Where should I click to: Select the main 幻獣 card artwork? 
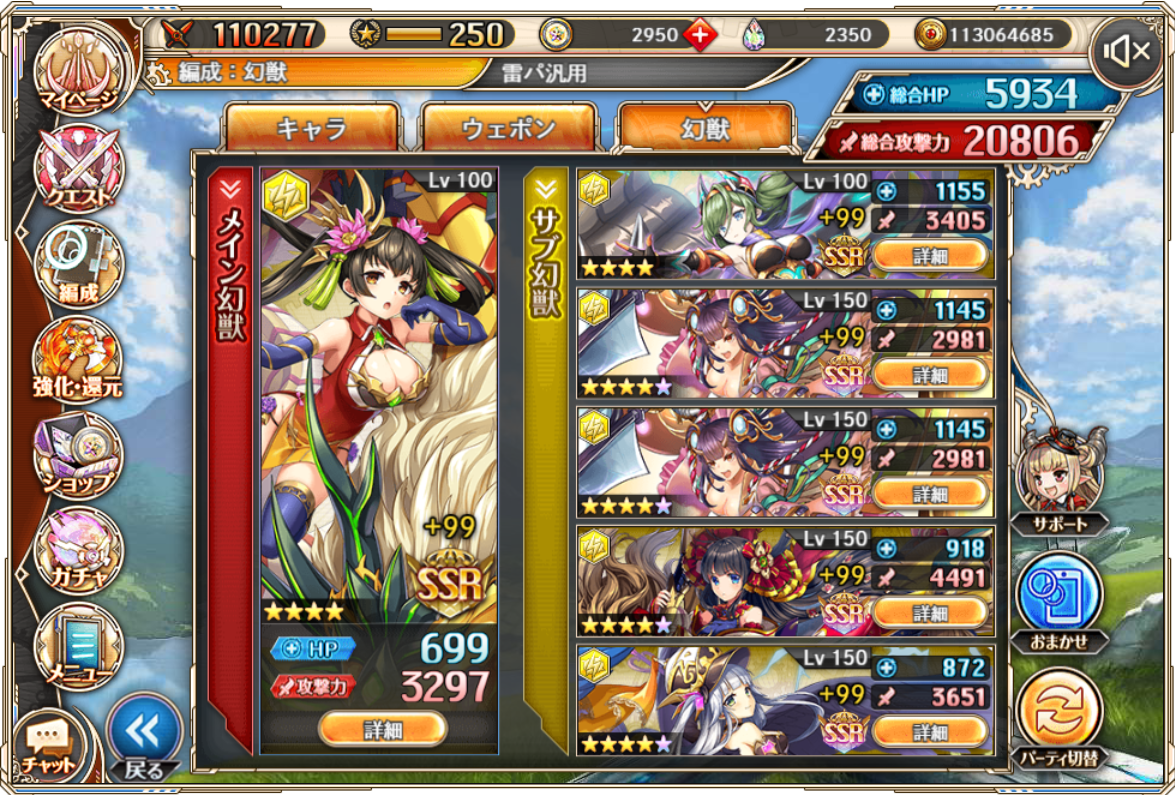coord(379,390)
